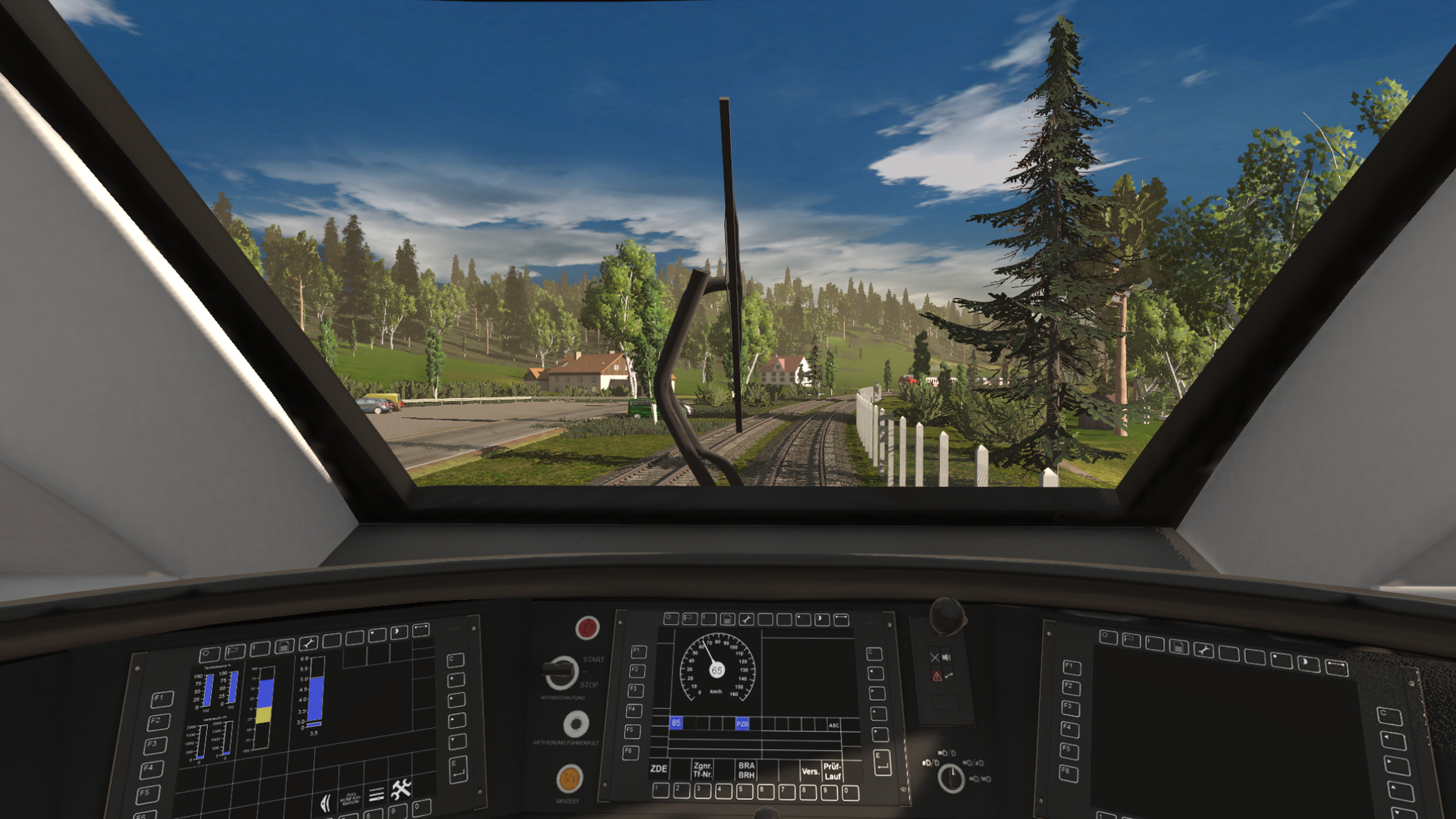Turn the START/STOP emergency shutdown switch
The height and width of the screenshot is (819, 1456).
point(561,671)
